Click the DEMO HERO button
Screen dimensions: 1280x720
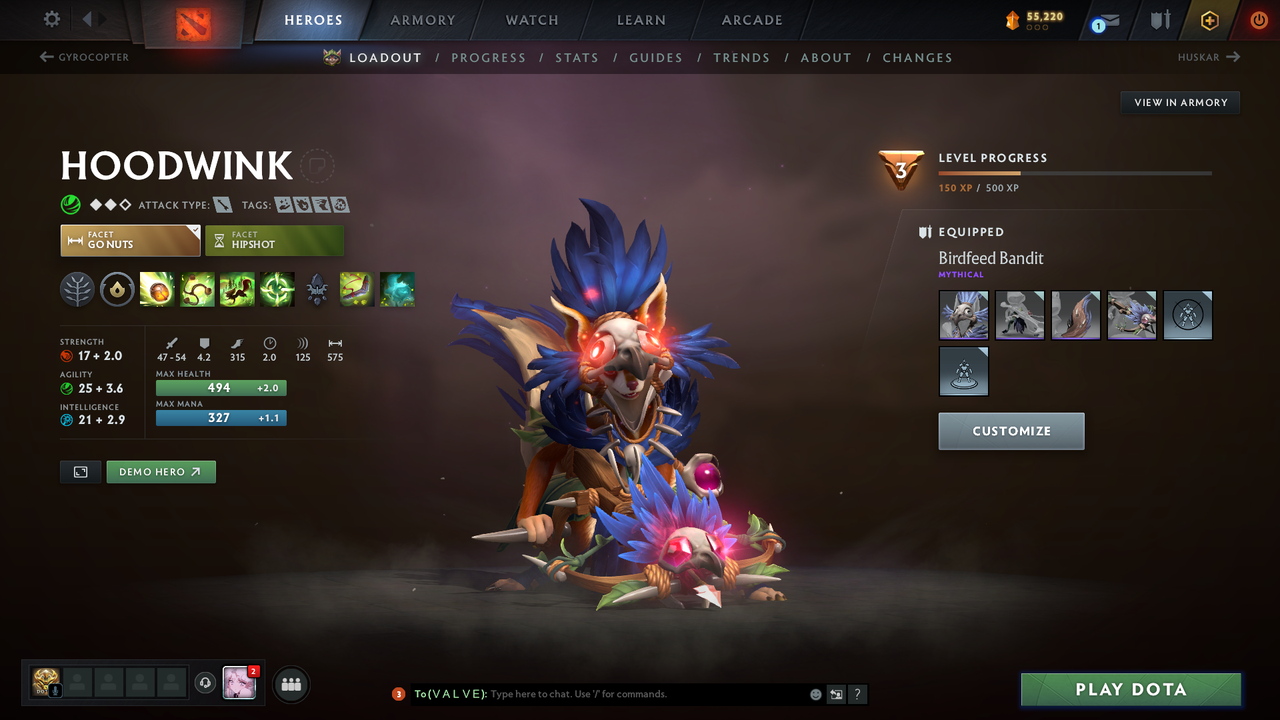tap(161, 471)
